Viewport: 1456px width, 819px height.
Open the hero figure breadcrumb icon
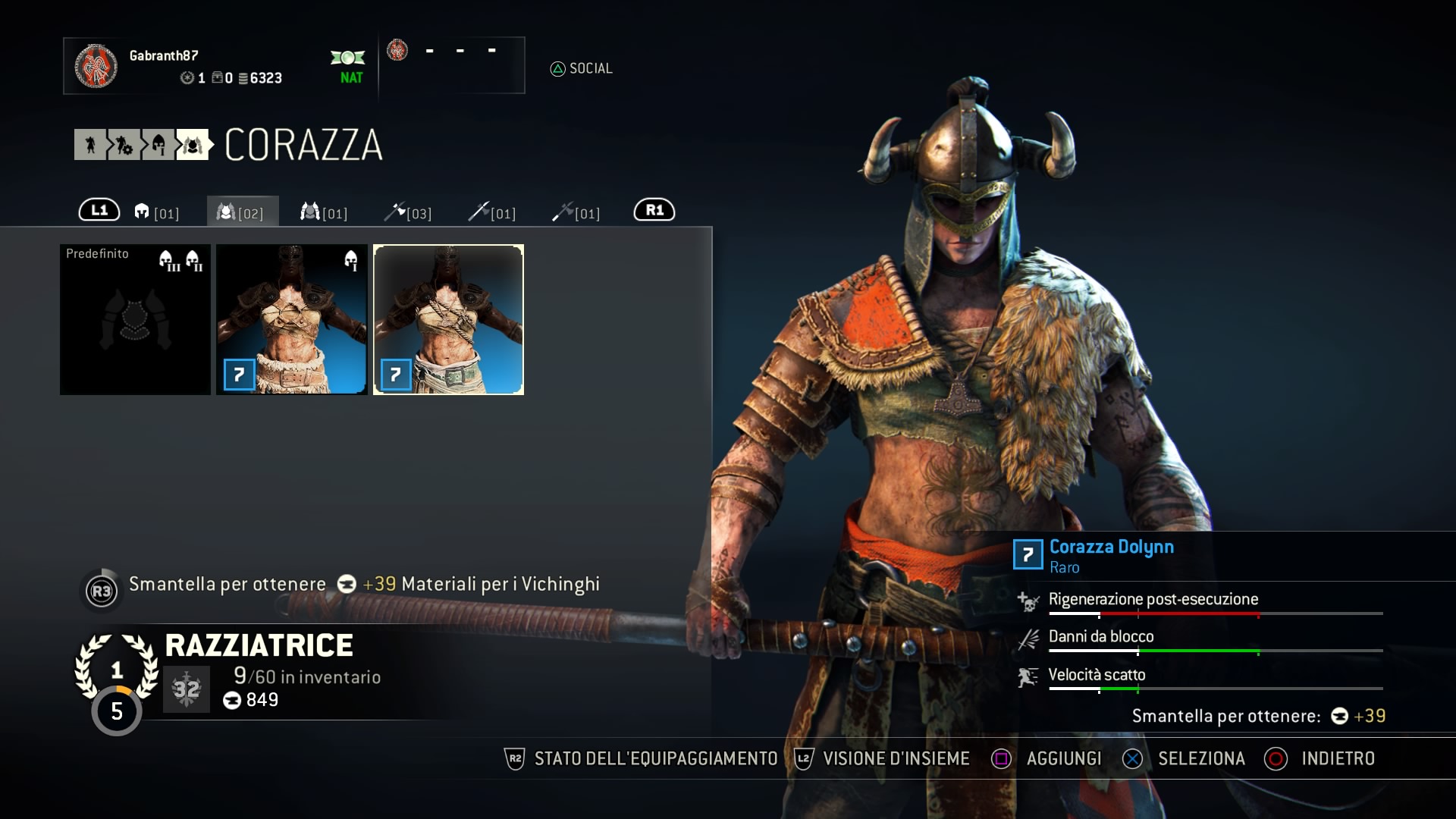coord(90,145)
